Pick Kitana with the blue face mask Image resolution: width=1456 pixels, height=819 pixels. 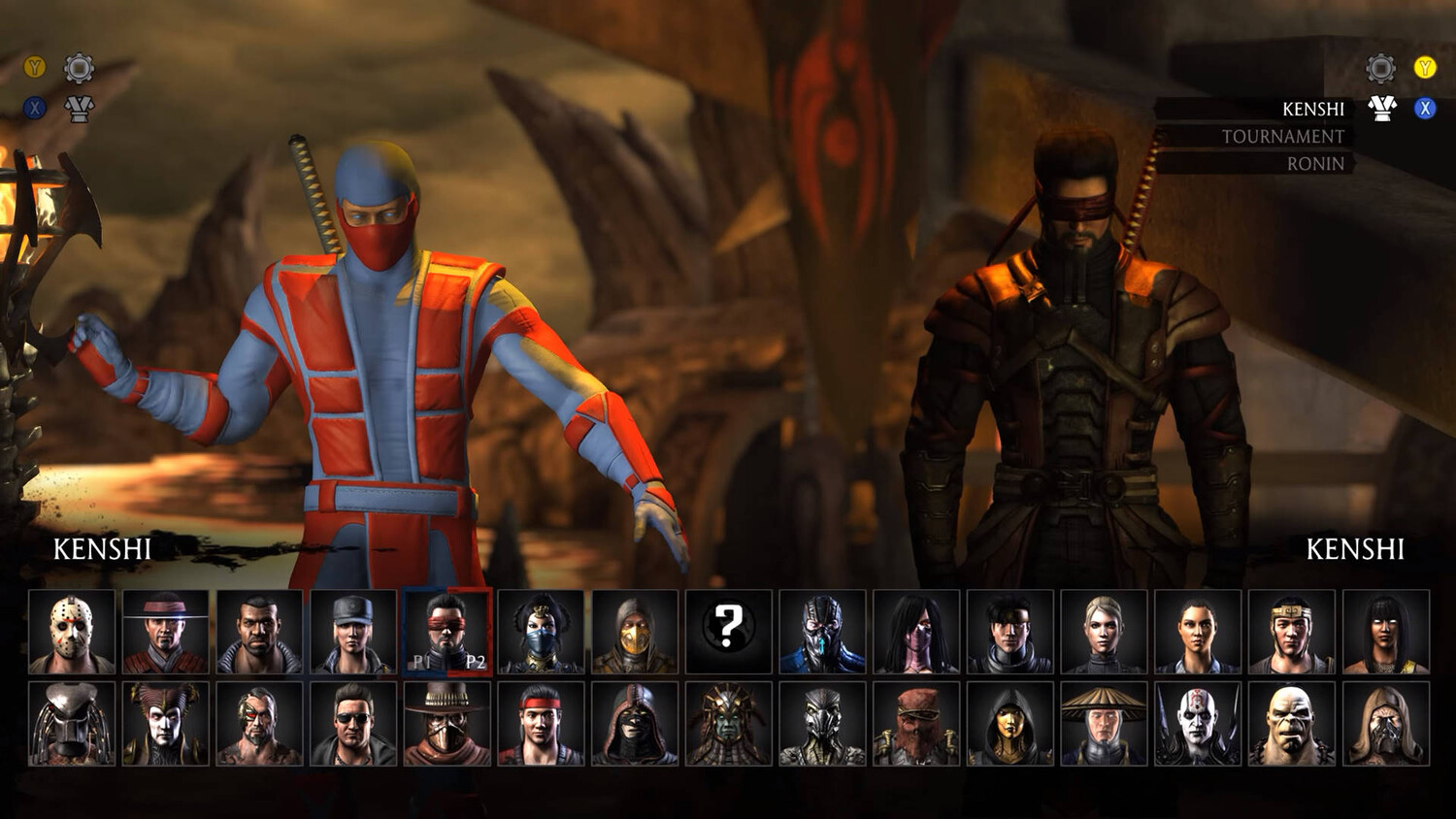(541, 632)
